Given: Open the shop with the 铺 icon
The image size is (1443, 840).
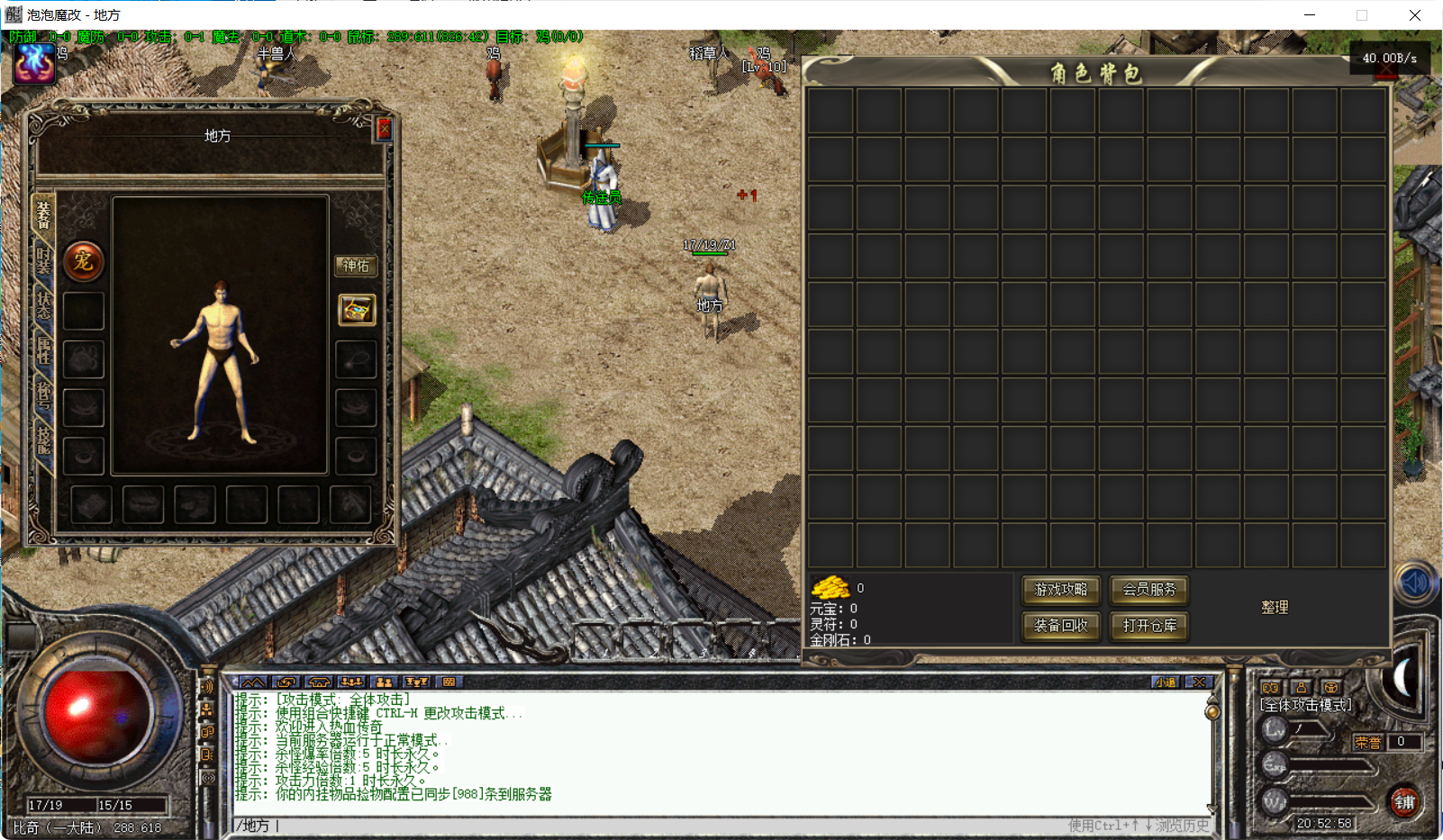Looking at the screenshot, I should [x=1405, y=800].
